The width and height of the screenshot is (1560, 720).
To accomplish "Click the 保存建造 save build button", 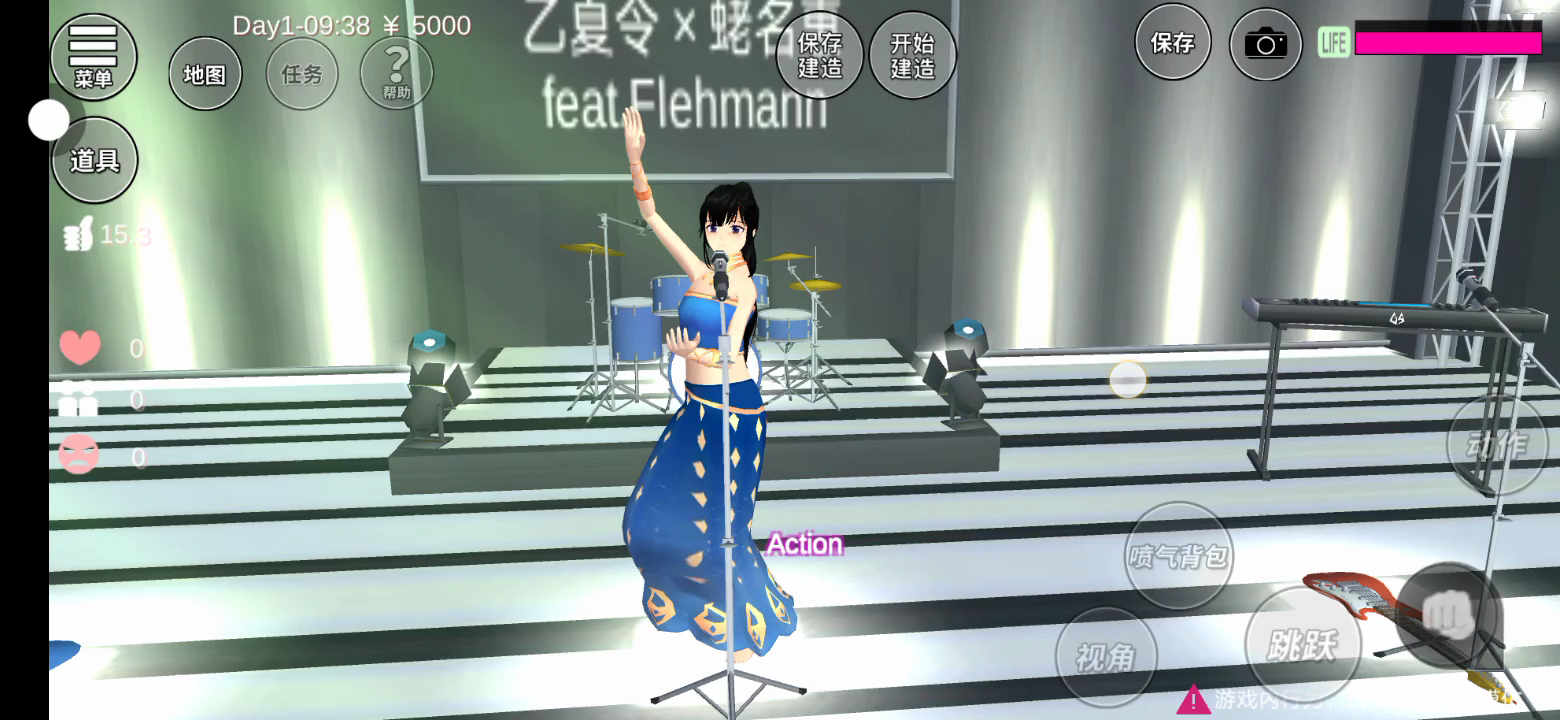I will click(820, 56).
